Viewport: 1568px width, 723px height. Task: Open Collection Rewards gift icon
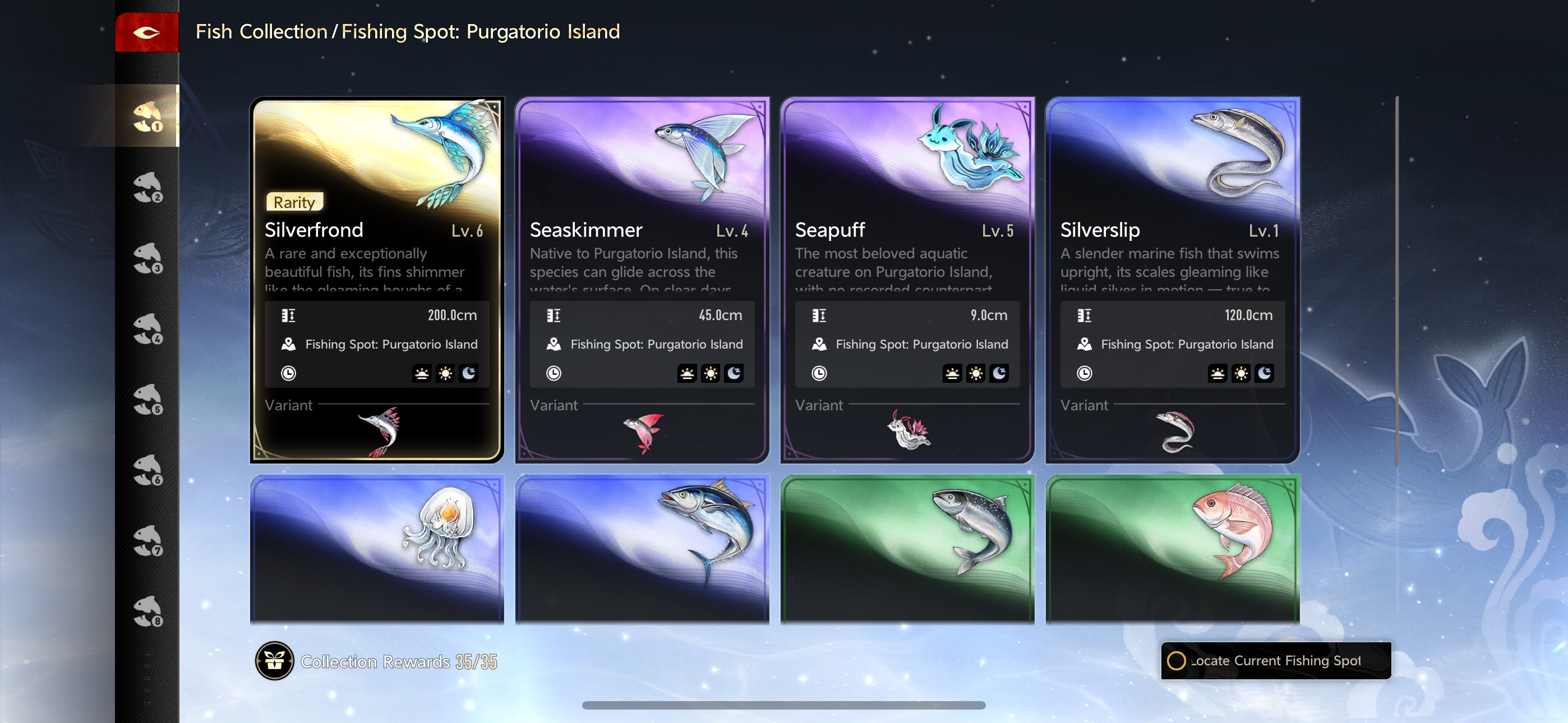point(275,661)
